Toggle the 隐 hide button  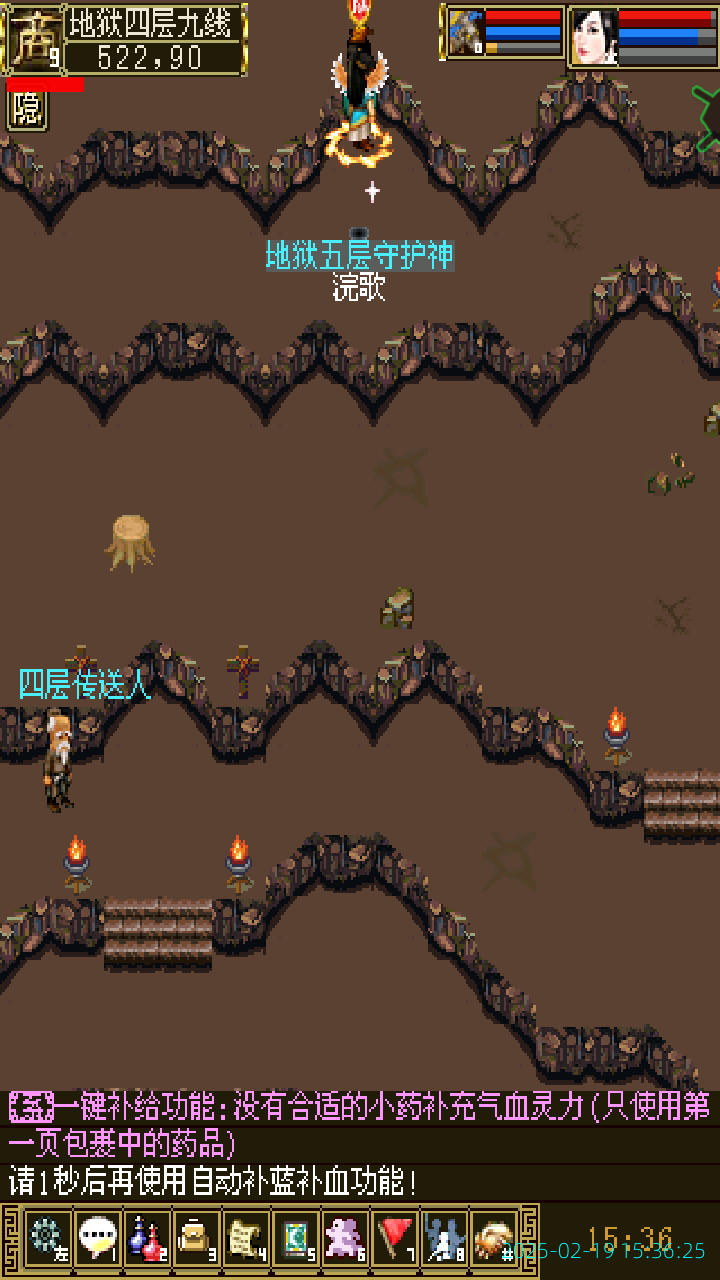[27, 110]
